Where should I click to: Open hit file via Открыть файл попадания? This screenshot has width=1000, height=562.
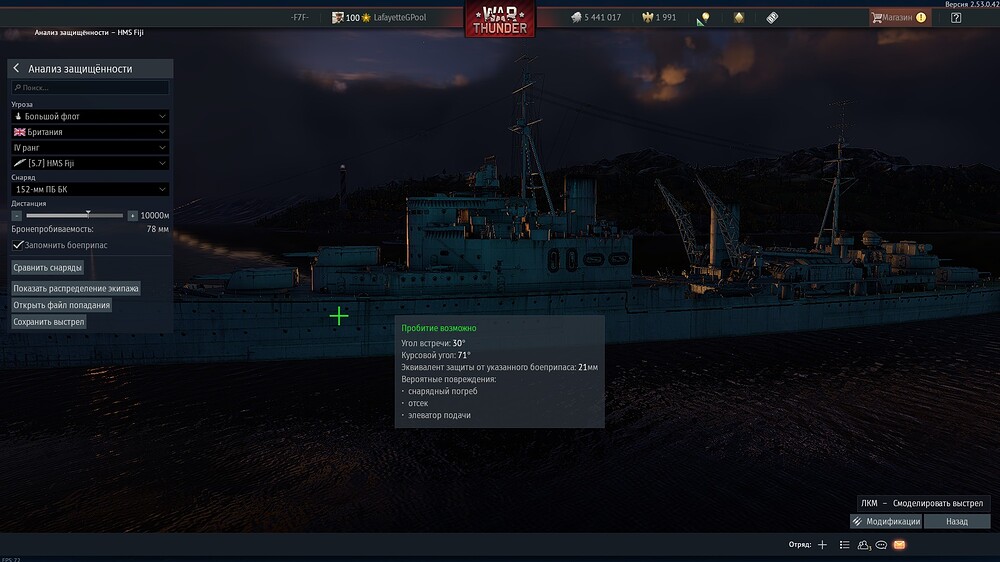pos(62,305)
